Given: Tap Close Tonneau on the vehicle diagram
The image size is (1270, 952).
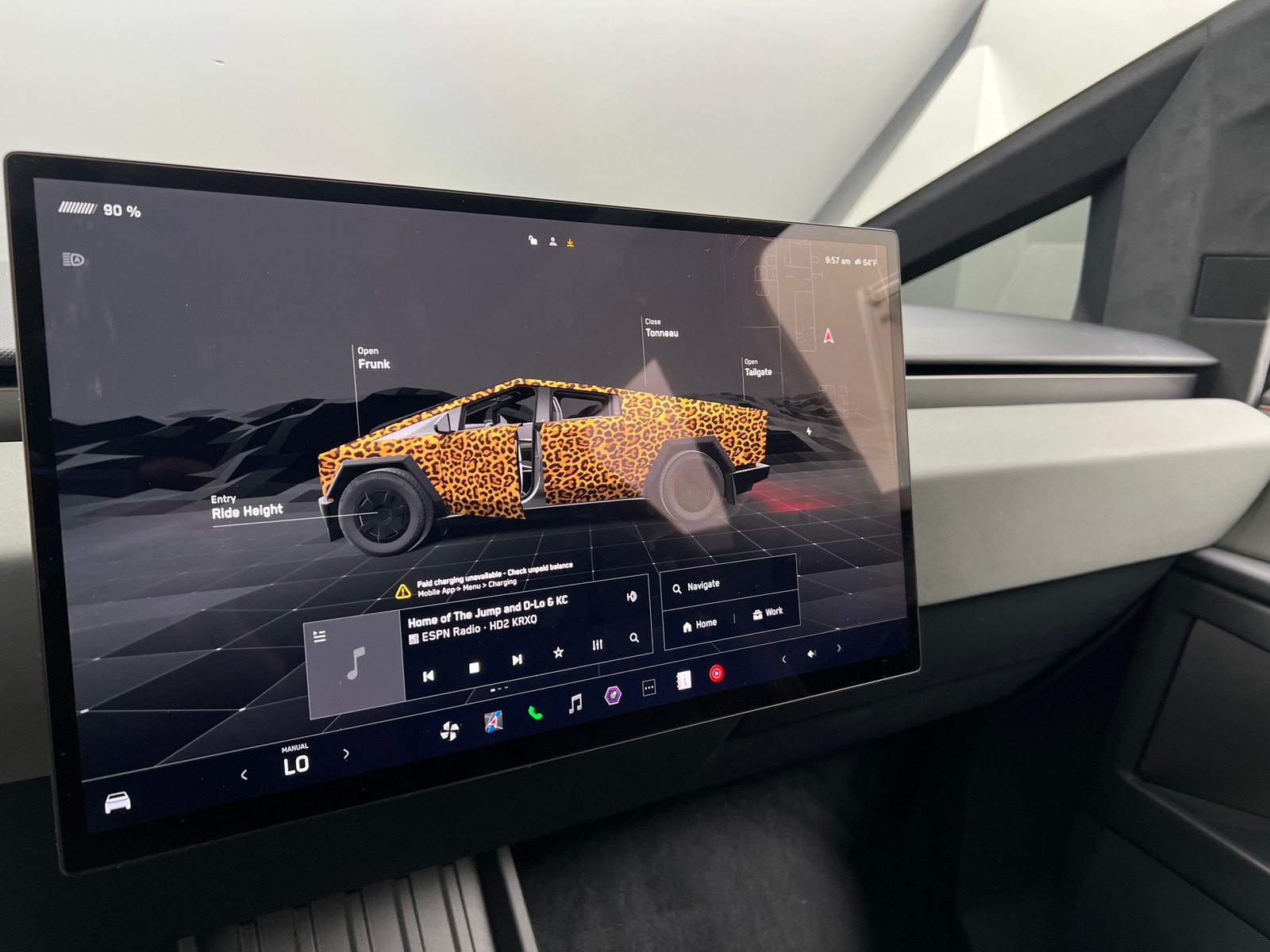Looking at the screenshot, I should [x=660, y=327].
